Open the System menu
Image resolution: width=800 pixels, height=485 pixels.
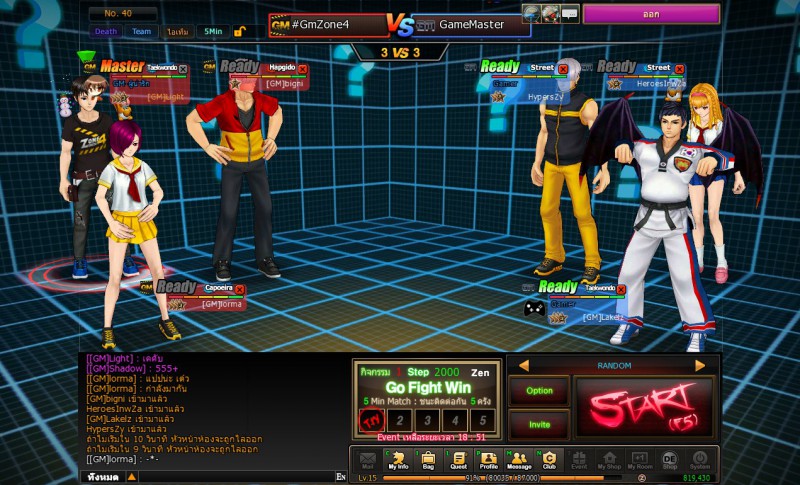(x=700, y=460)
